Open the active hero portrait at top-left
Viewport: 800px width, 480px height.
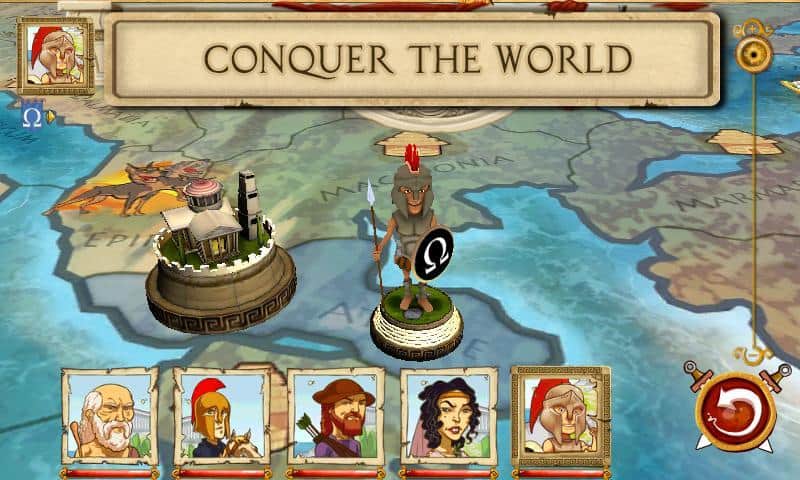55,55
